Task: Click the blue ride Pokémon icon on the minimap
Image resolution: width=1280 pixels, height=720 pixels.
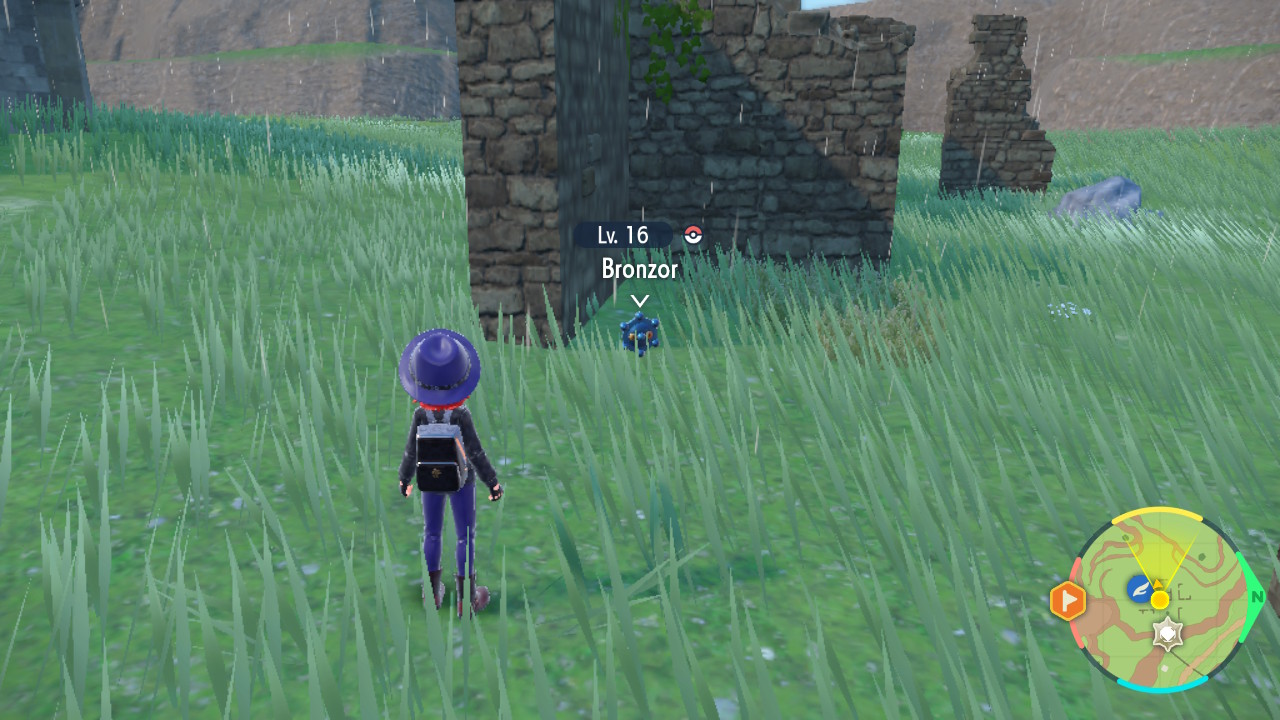Action: [1140, 589]
